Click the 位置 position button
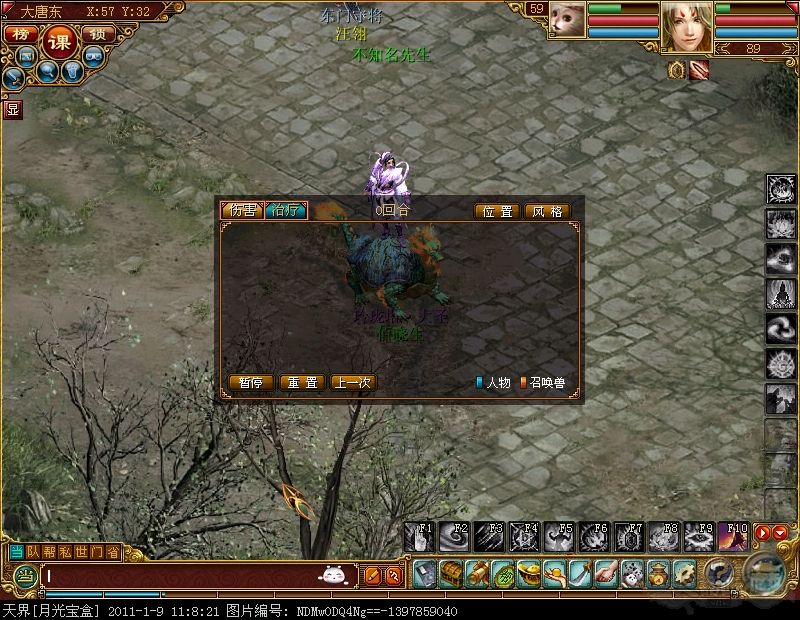Image resolution: width=800 pixels, height=620 pixels. tap(497, 212)
